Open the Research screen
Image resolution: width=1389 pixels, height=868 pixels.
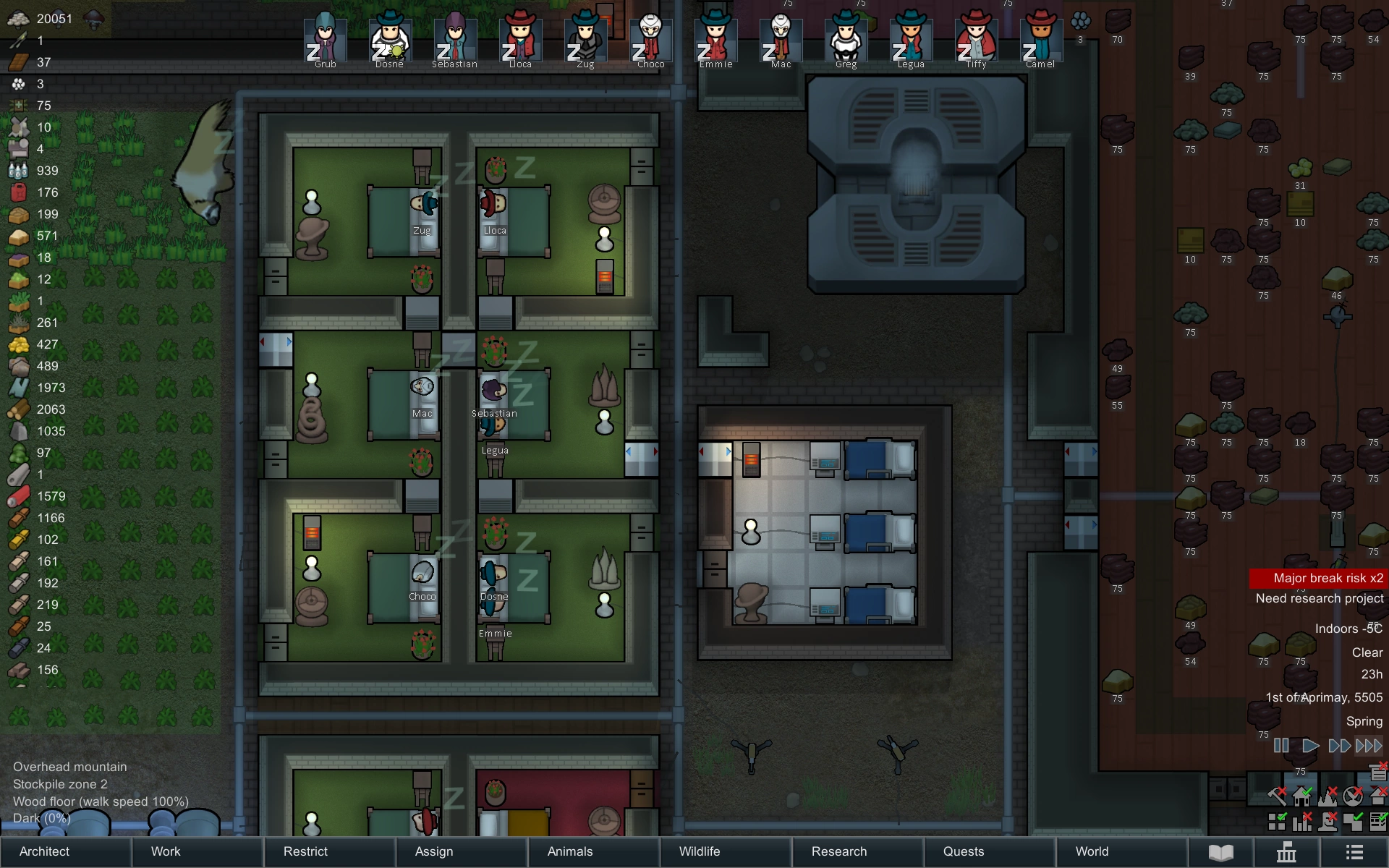coord(839,851)
